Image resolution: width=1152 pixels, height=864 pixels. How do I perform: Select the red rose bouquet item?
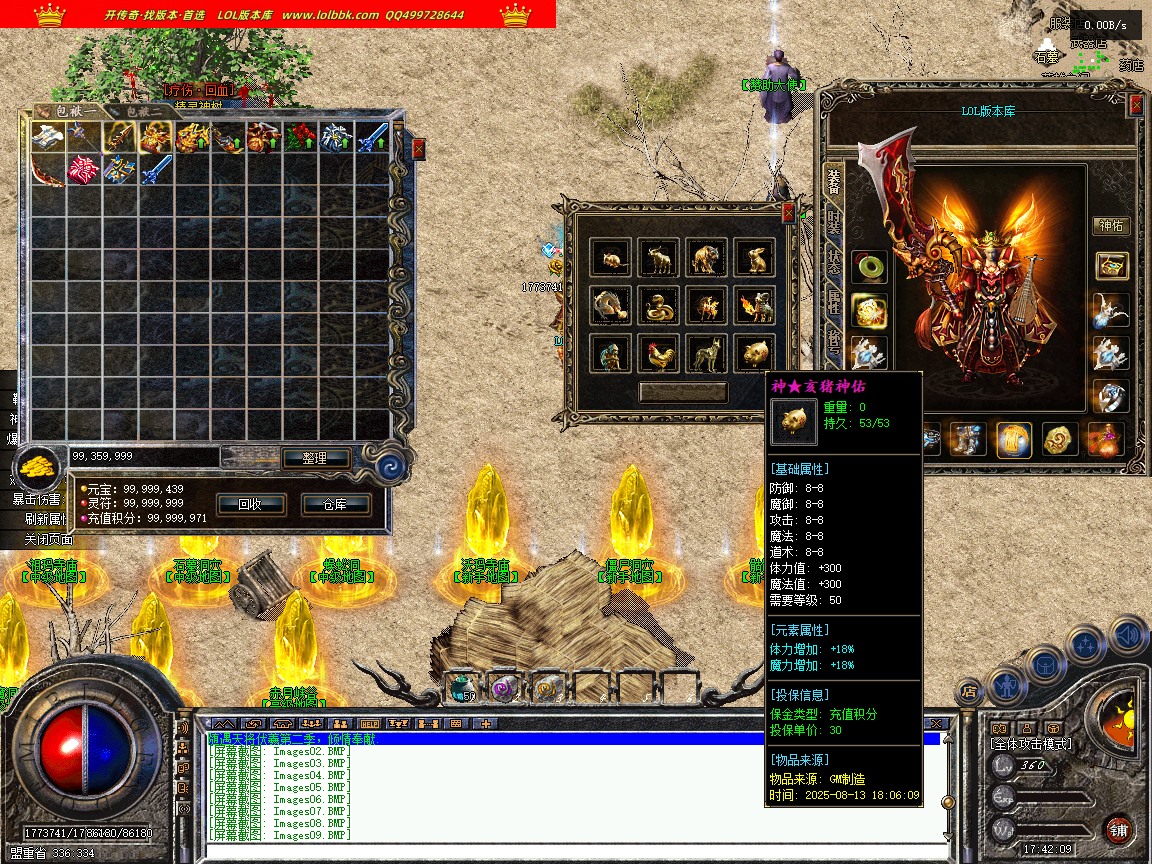[x=301, y=137]
